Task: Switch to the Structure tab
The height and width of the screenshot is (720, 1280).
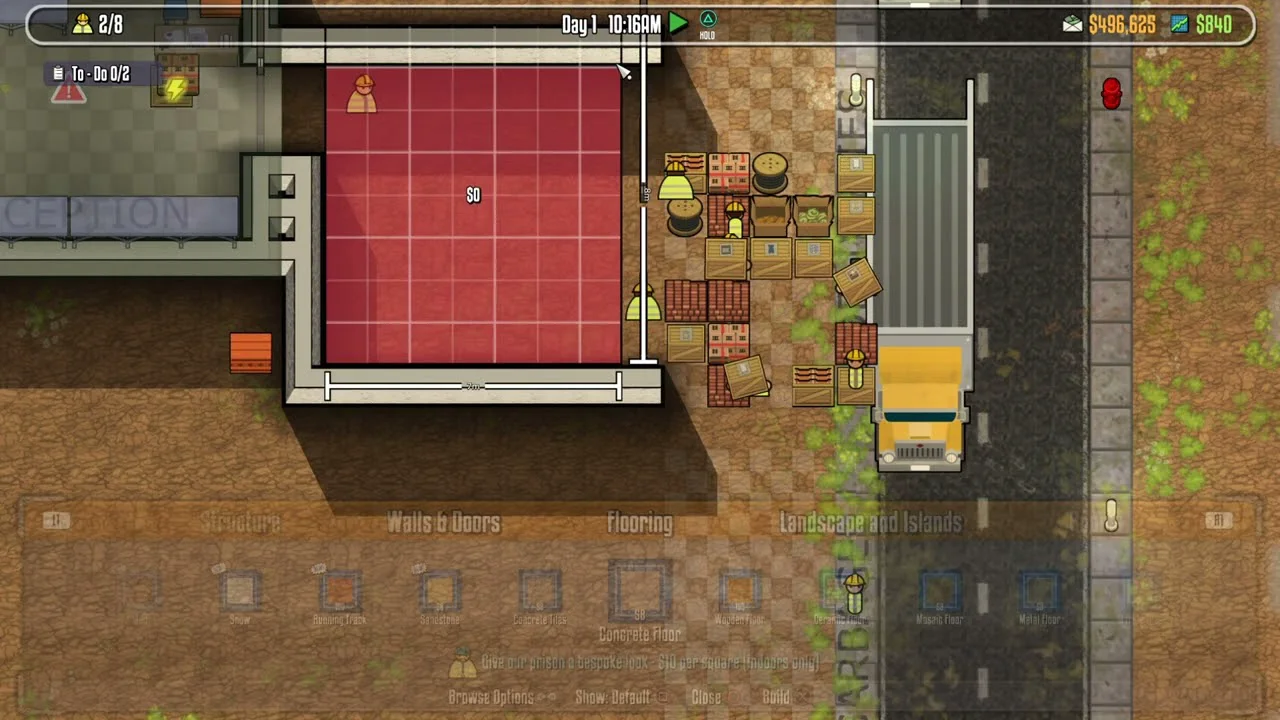Action: (x=240, y=522)
